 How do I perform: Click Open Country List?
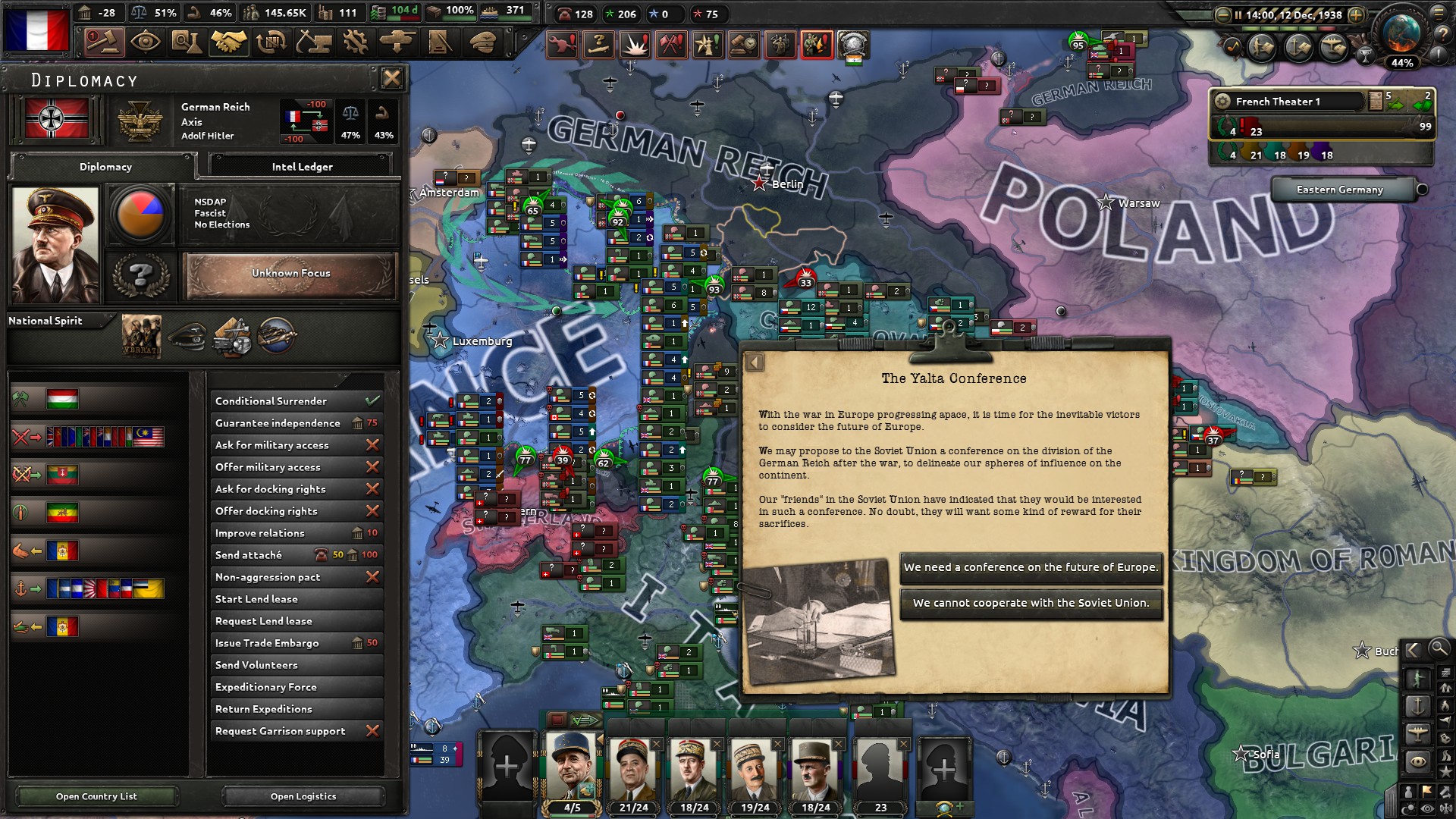coord(96,796)
